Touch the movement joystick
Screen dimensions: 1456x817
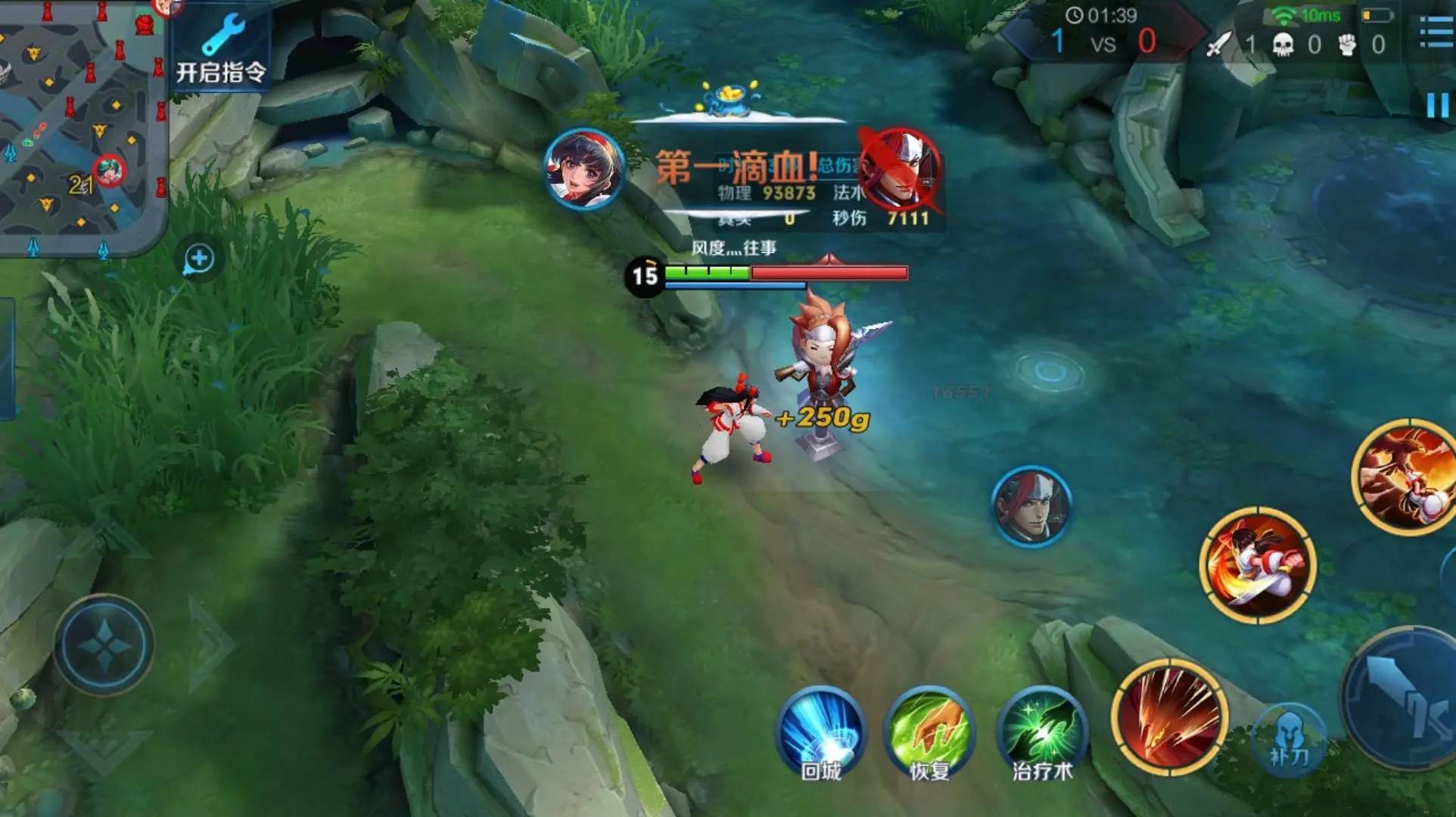(104, 644)
